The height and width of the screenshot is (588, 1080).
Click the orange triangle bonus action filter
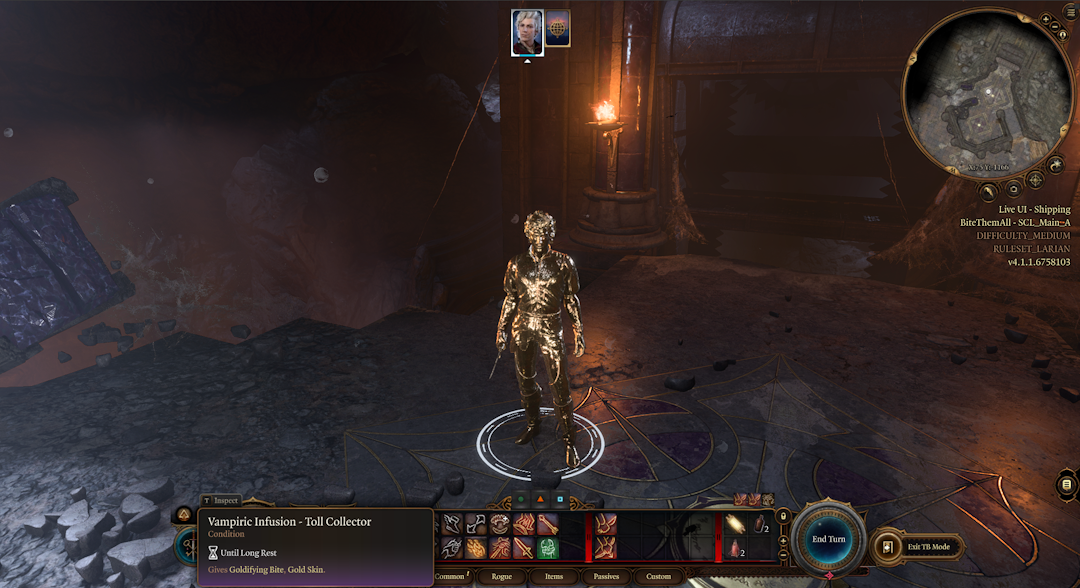540,498
